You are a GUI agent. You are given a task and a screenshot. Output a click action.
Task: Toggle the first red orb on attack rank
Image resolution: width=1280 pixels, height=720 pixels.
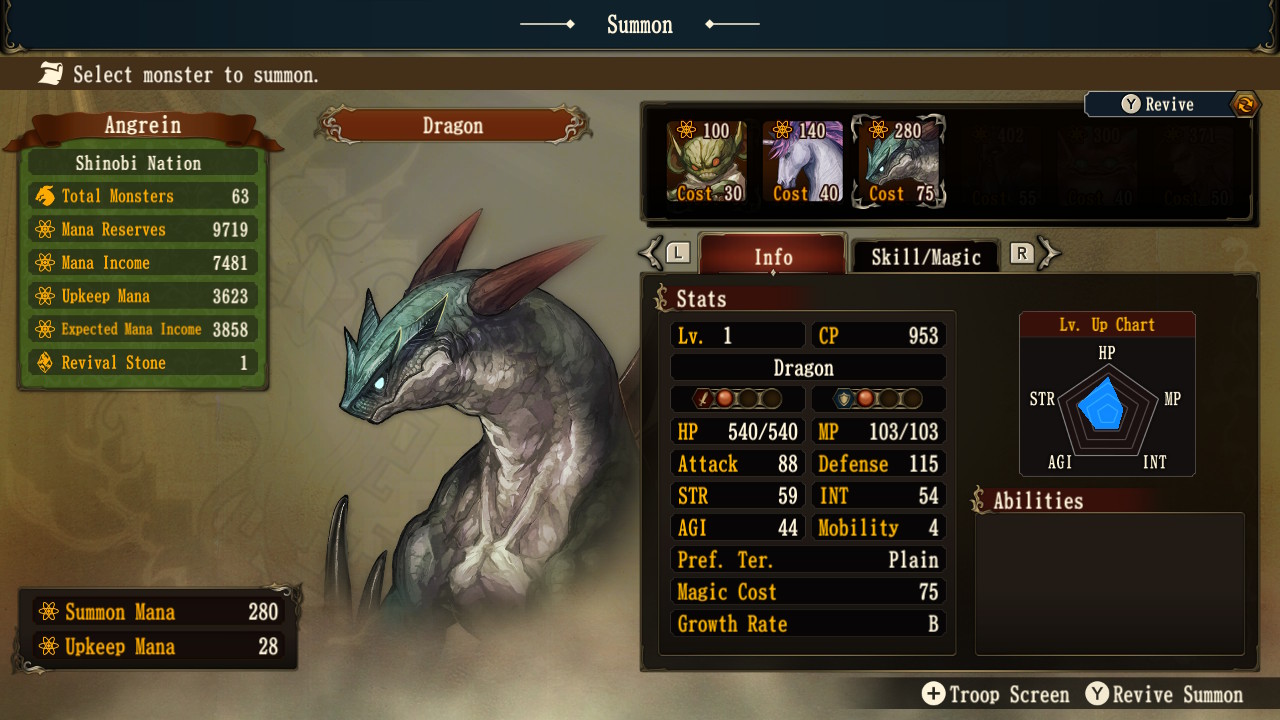(726, 398)
